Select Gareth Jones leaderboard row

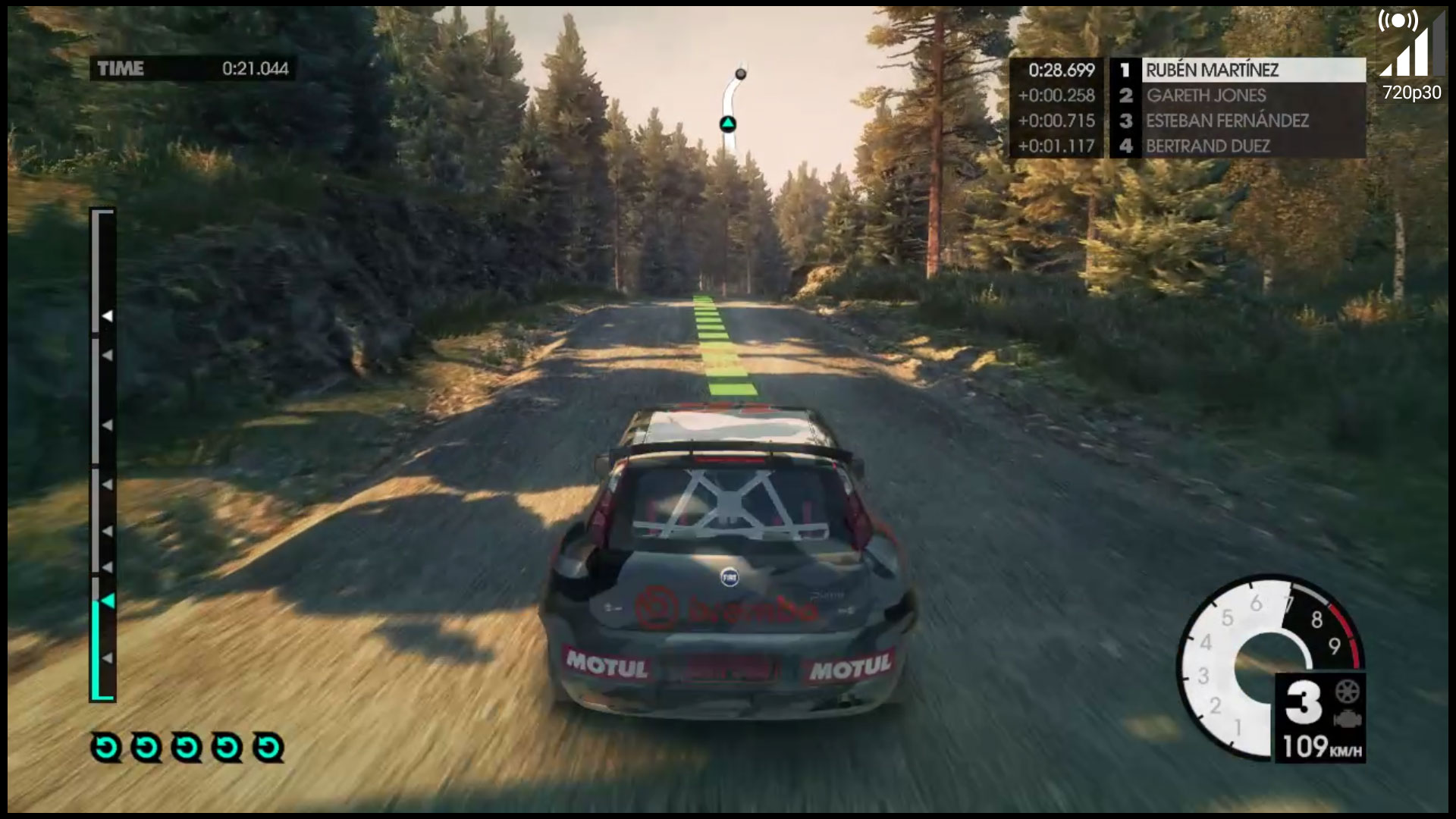pos(1206,96)
